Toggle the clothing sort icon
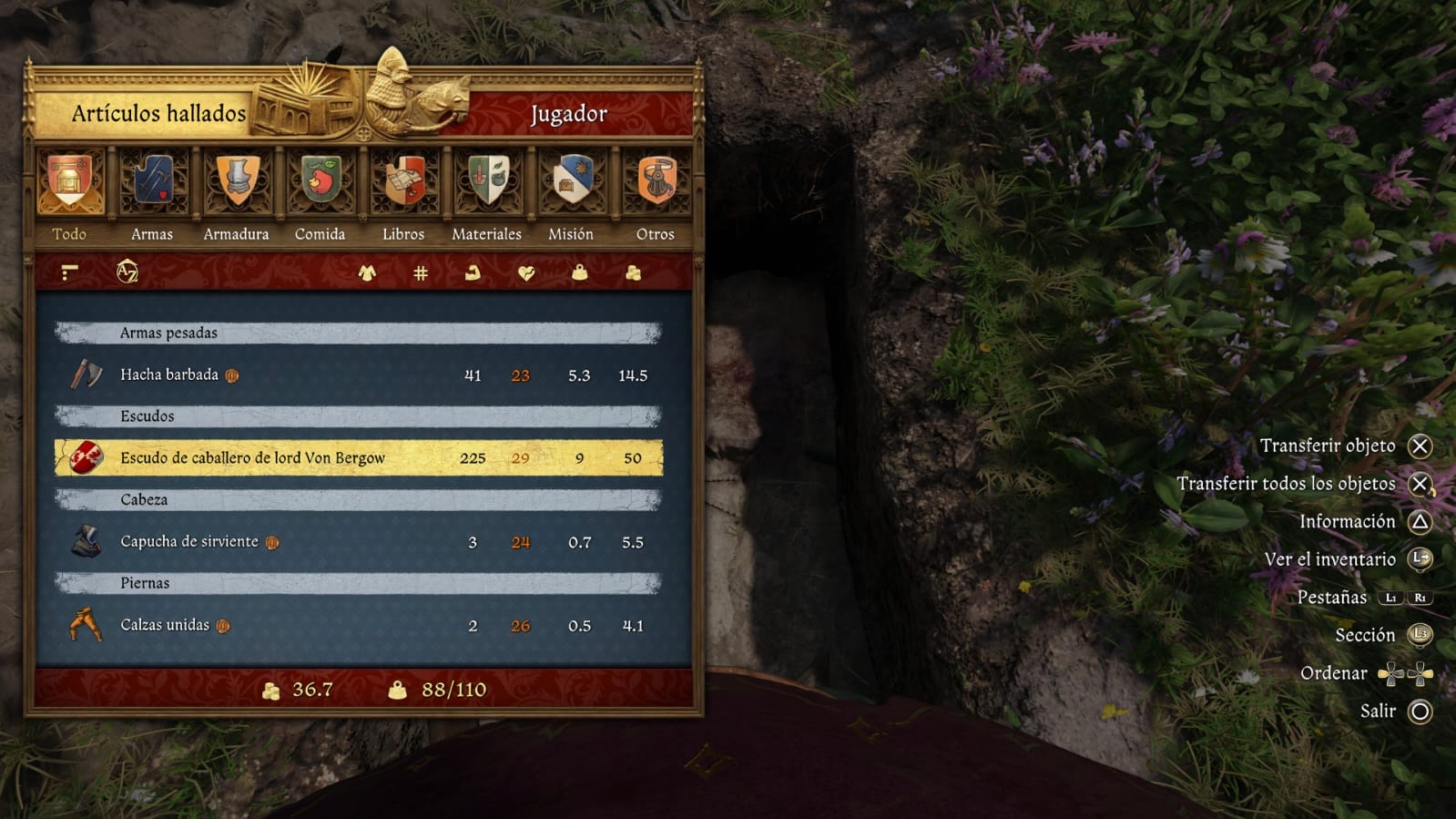This screenshot has height=819, width=1456. coord(366,272)
